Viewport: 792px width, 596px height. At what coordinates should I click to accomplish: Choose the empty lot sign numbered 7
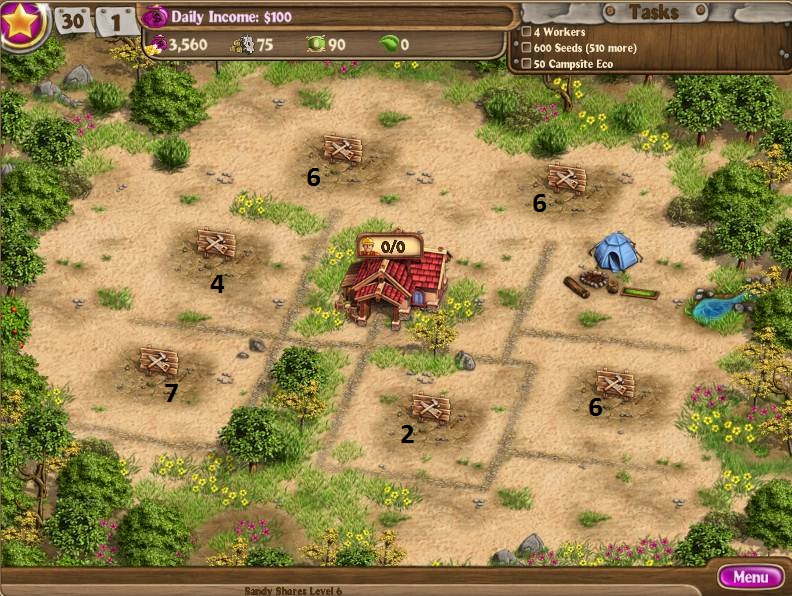tap(158, 361)
